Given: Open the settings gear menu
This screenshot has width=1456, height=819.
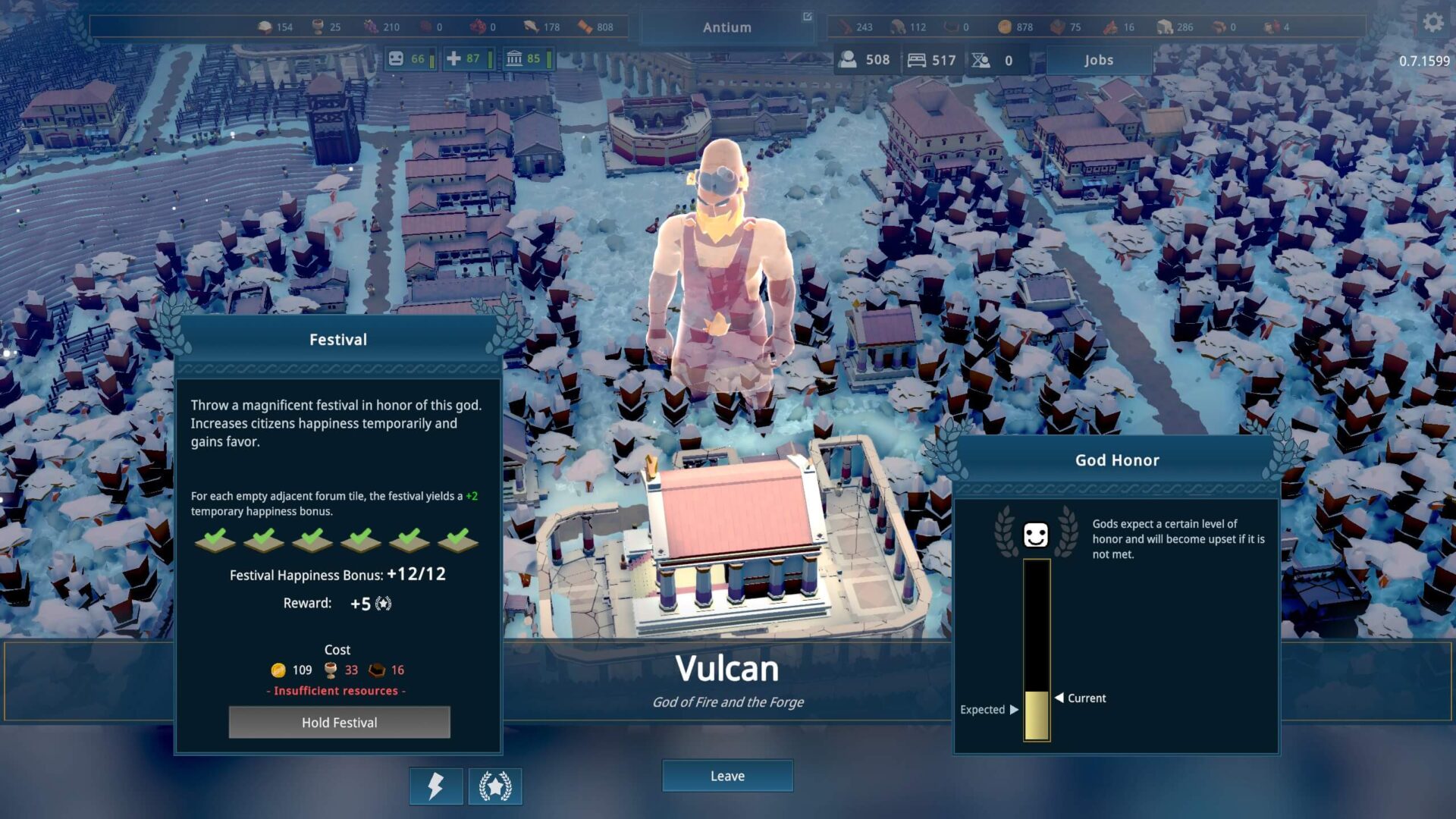Looking at the screenshot, I should point(1432,23).
